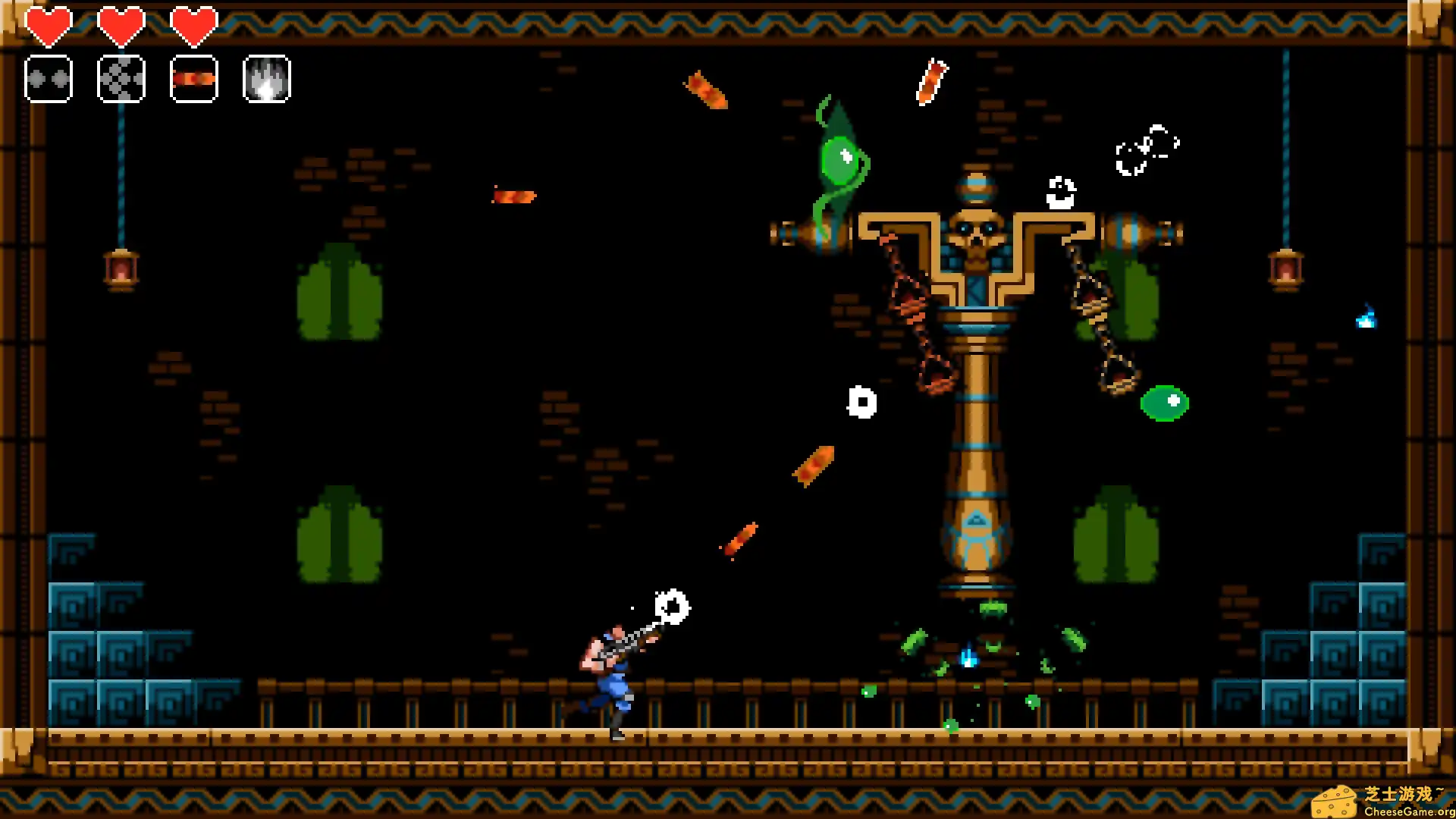
Task: Click the hanging lantern on the left wall
Action: click(121, 269)
